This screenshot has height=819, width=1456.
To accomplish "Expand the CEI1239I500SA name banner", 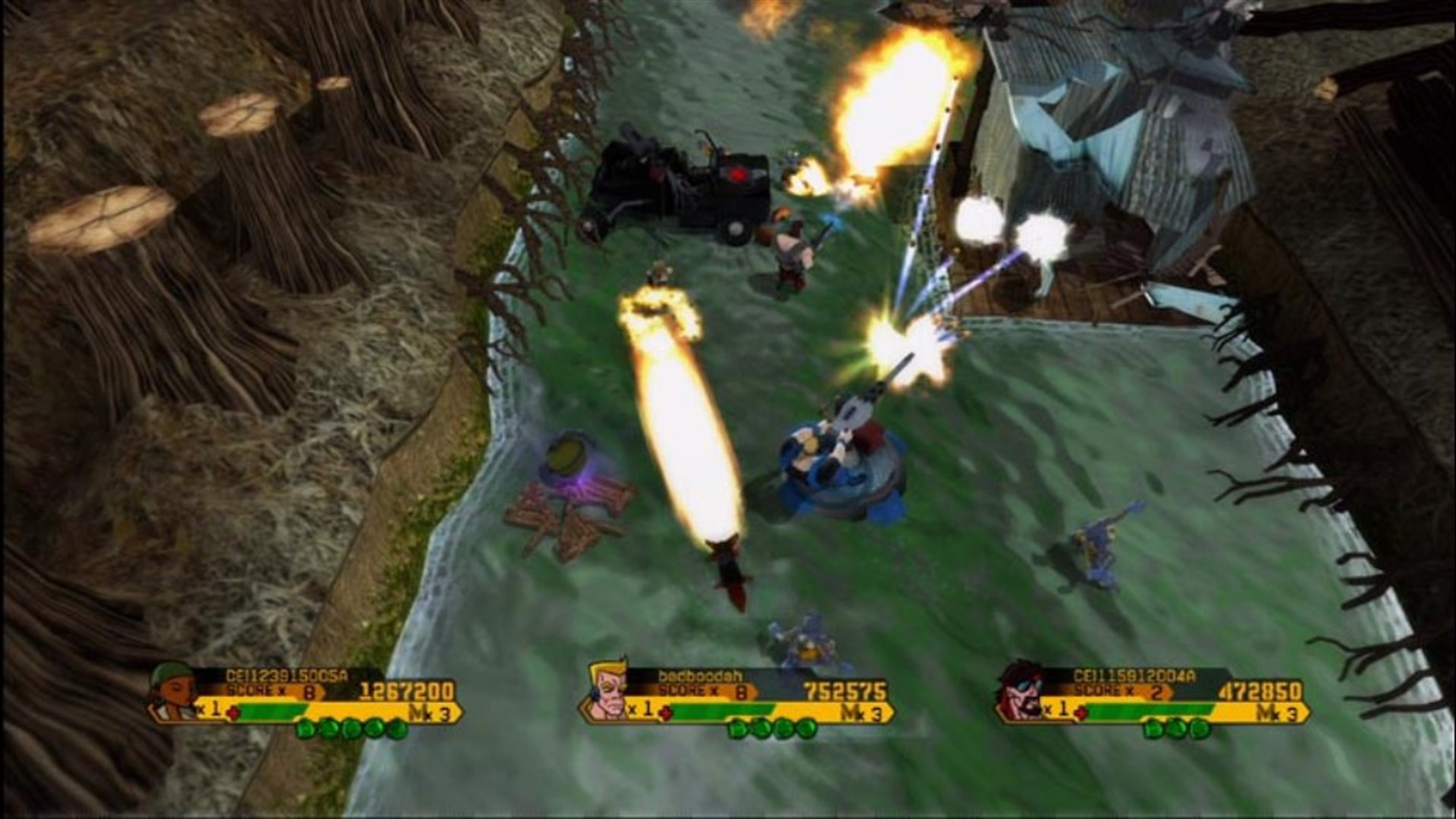I will point(286,675).
